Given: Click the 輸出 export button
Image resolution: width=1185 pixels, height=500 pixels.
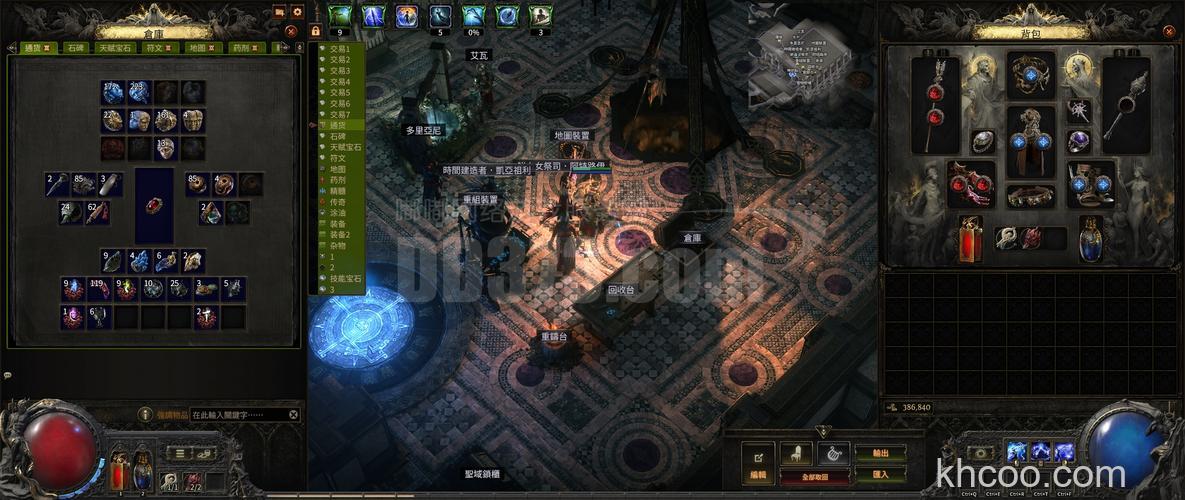Looking at the screenshot, I should pos(880,452).
